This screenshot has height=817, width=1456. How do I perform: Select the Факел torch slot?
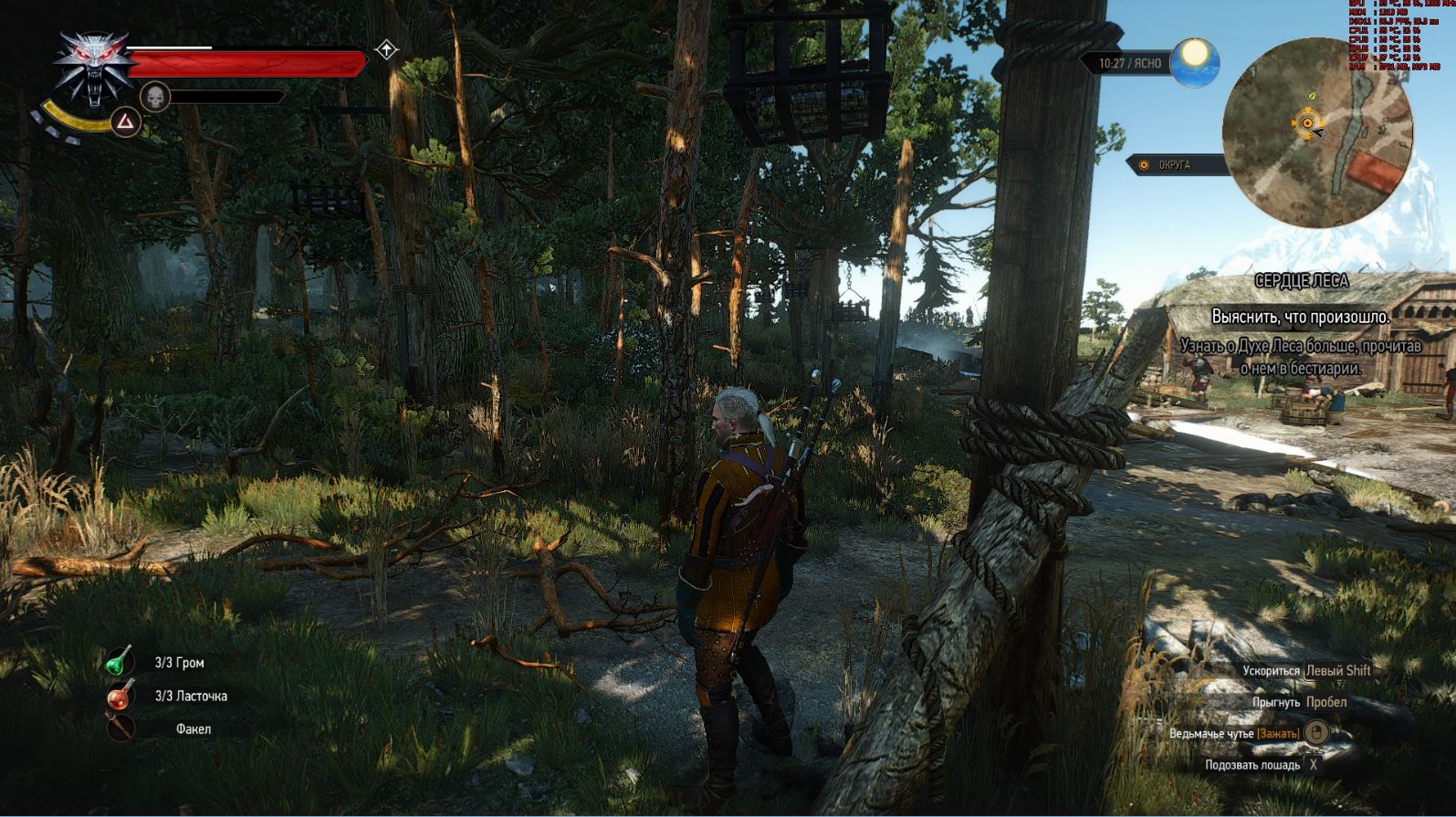click(x=120, y=728)
